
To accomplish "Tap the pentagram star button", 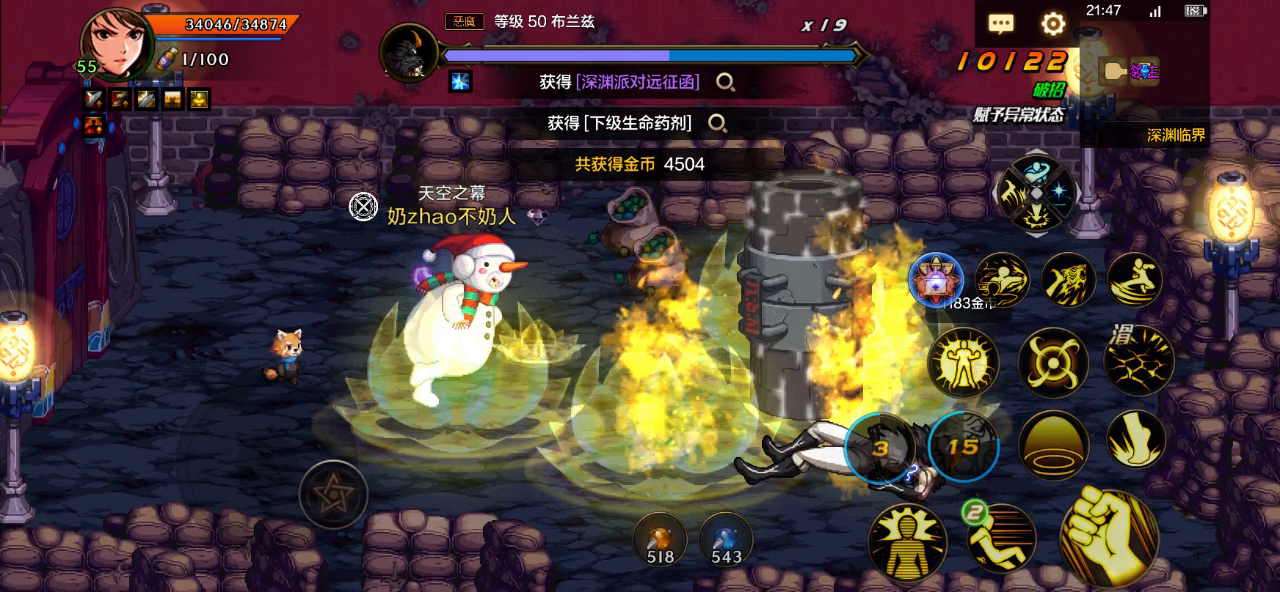I will [x=333, y=494].
